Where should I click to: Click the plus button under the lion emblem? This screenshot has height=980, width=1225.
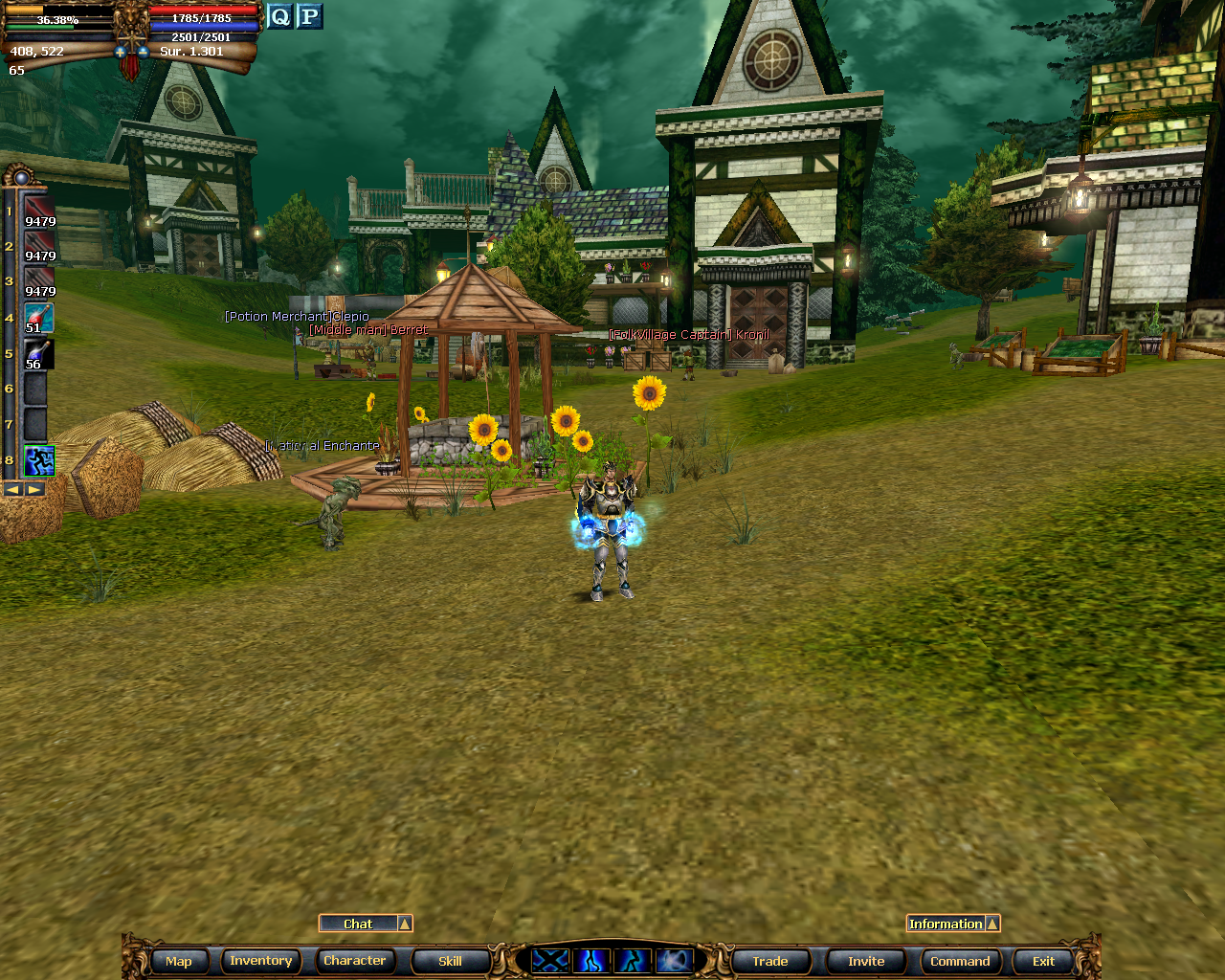pyautogui.click(x=121, y=52)
